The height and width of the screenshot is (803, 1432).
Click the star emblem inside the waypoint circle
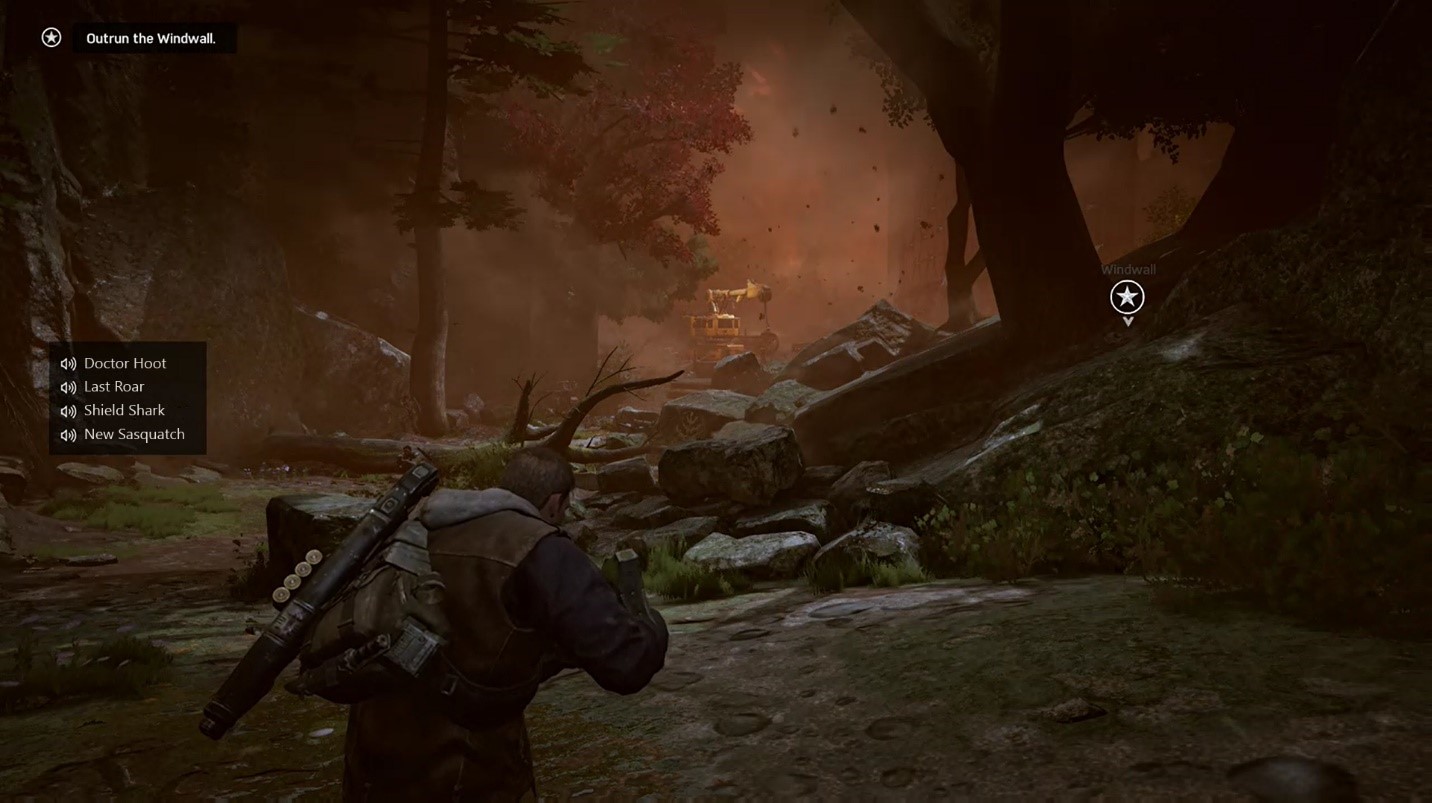pyautogui.click(x=1127, y=297)
